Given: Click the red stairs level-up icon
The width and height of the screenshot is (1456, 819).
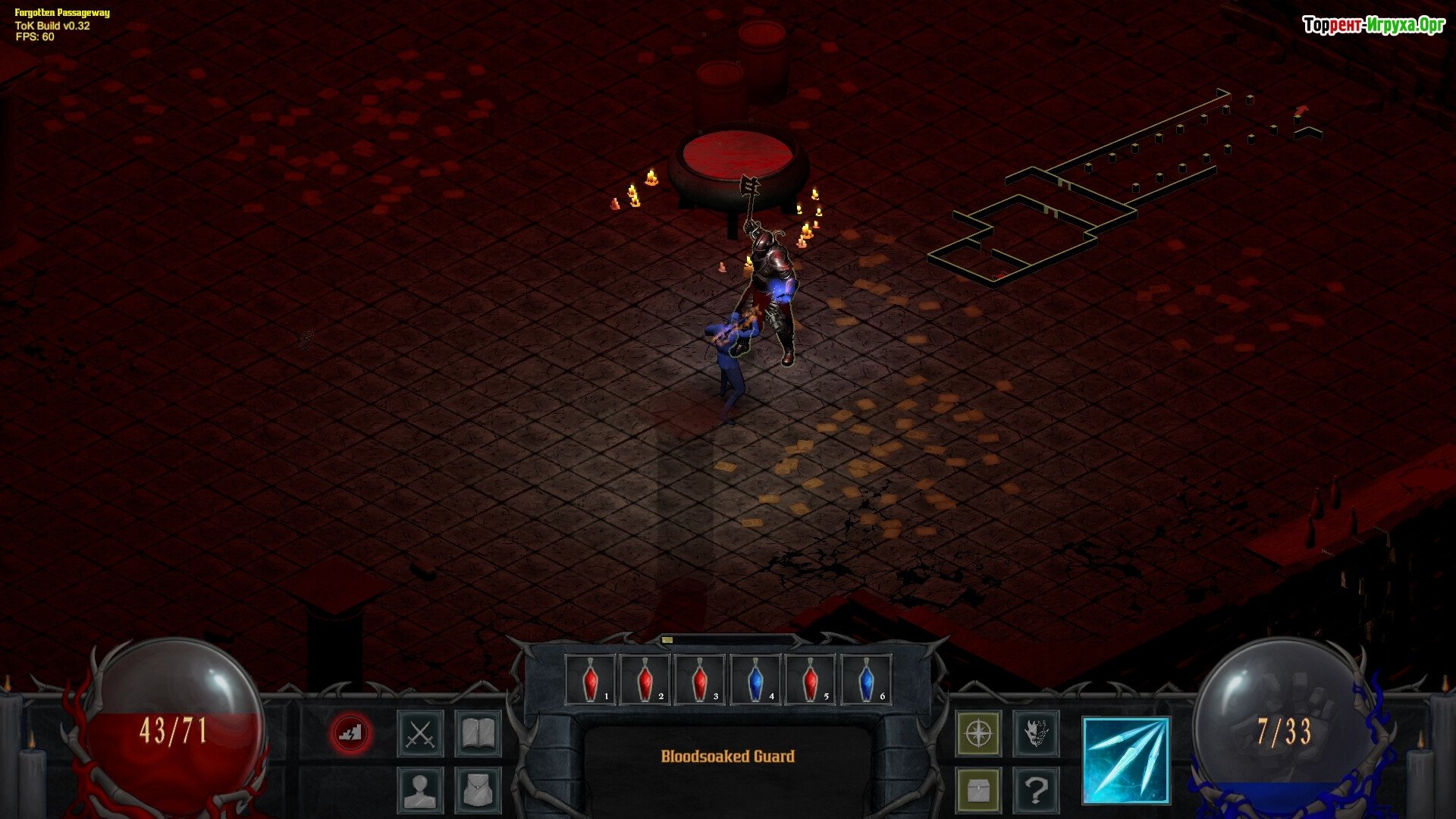Looking at the screenshot, I should pyautogui.click(x=351, y=733).
